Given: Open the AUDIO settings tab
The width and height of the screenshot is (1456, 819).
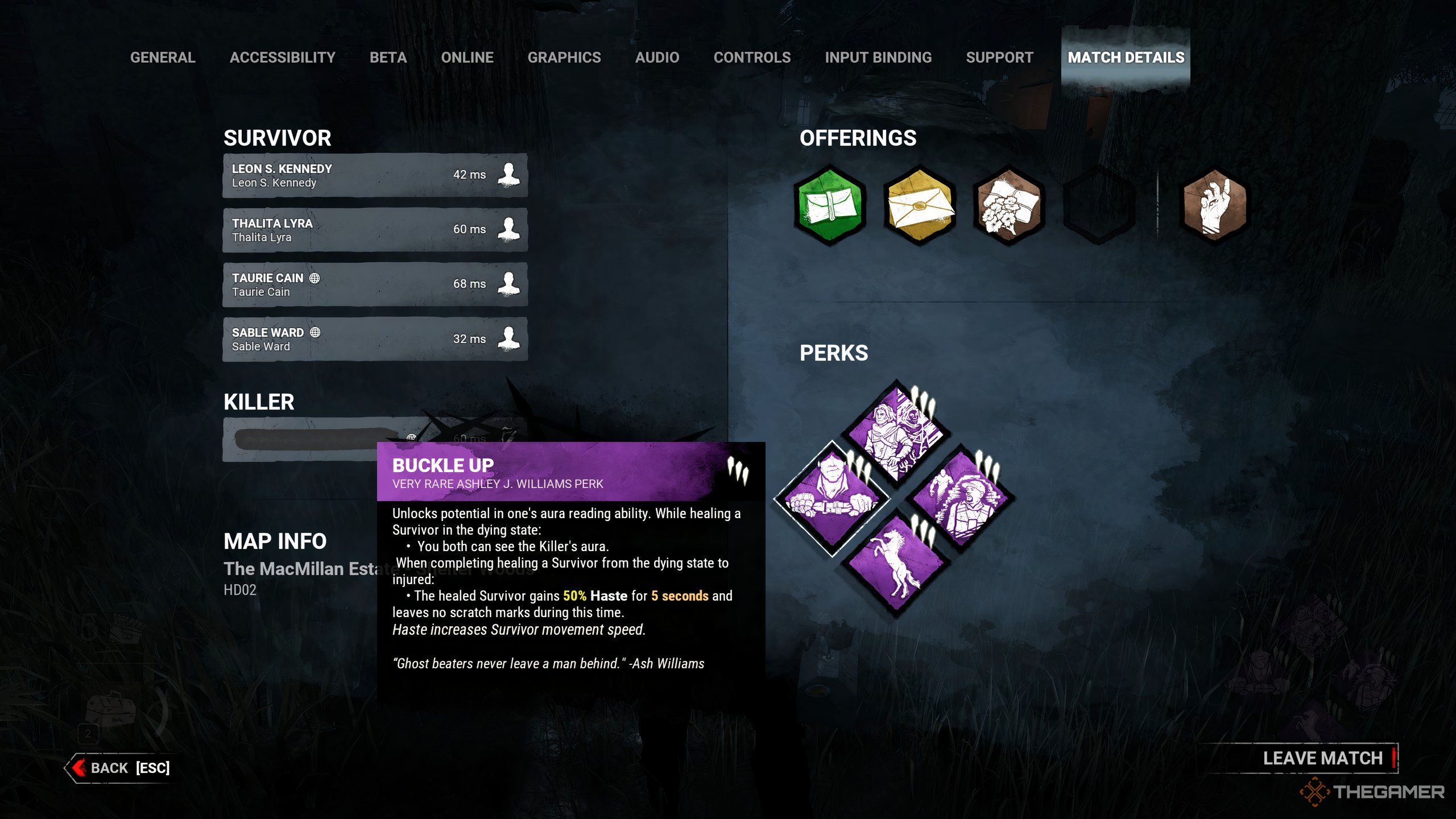Looking at the screenshot, I should [657, 57].
